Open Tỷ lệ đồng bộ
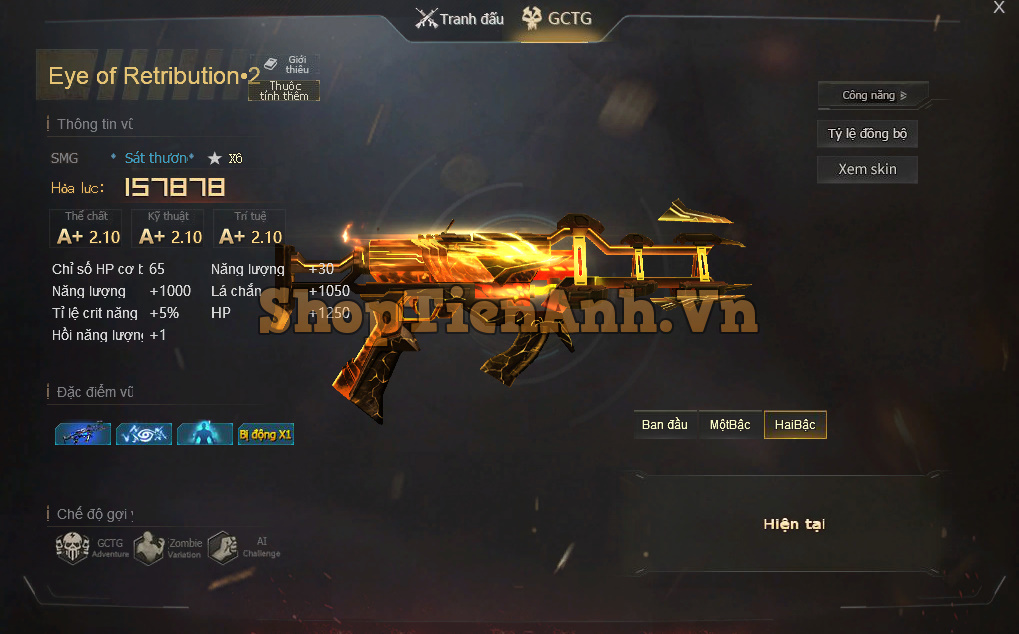Screen dimensions: 1019x634 [x=867, y=134]
